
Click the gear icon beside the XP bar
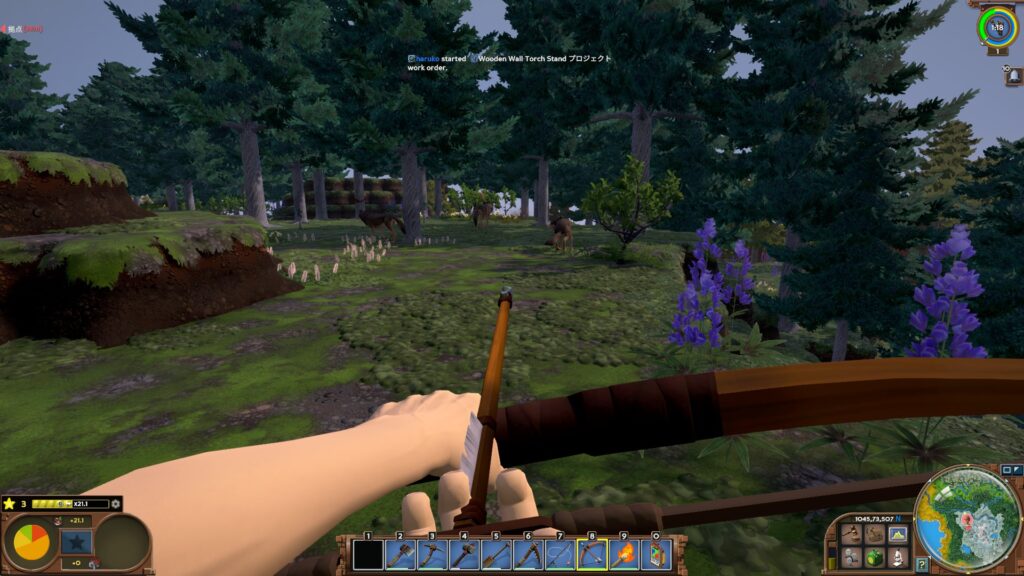coord(116,503)
